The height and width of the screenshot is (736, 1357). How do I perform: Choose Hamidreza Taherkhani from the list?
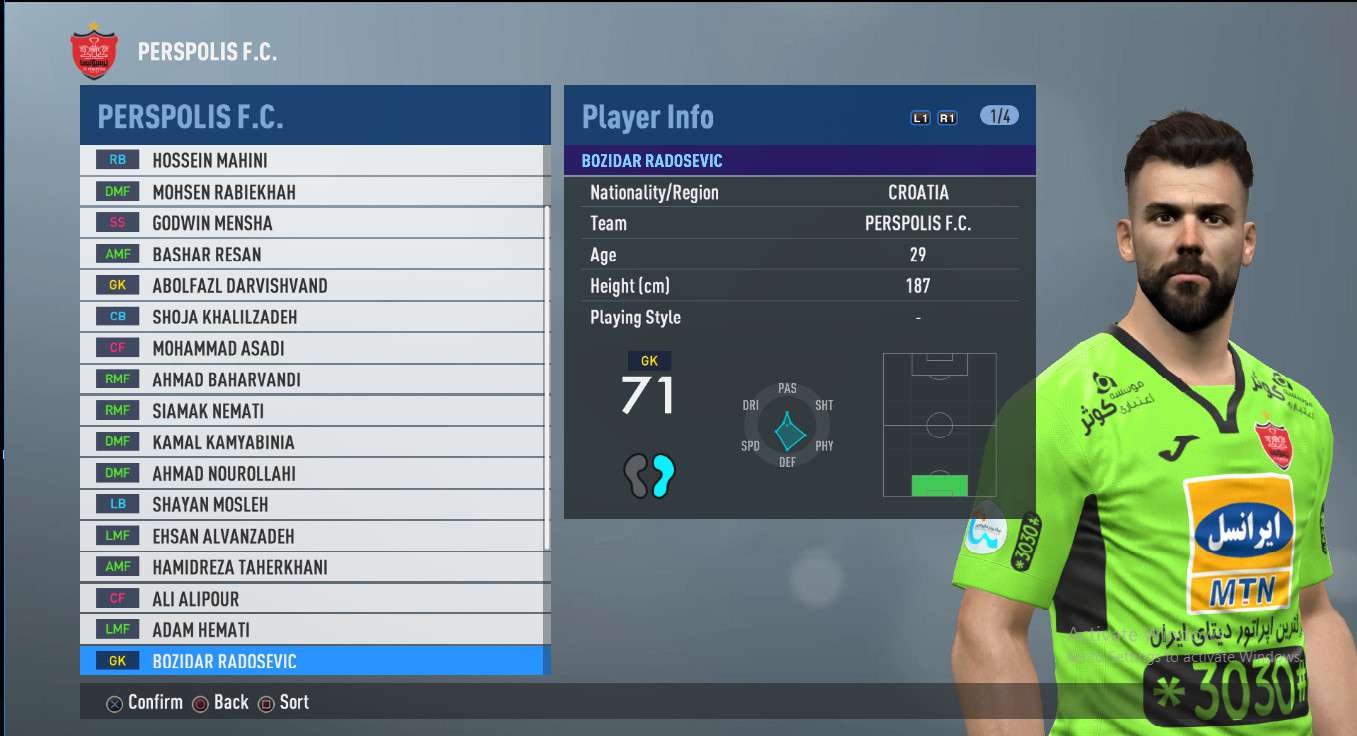(312, 567)
